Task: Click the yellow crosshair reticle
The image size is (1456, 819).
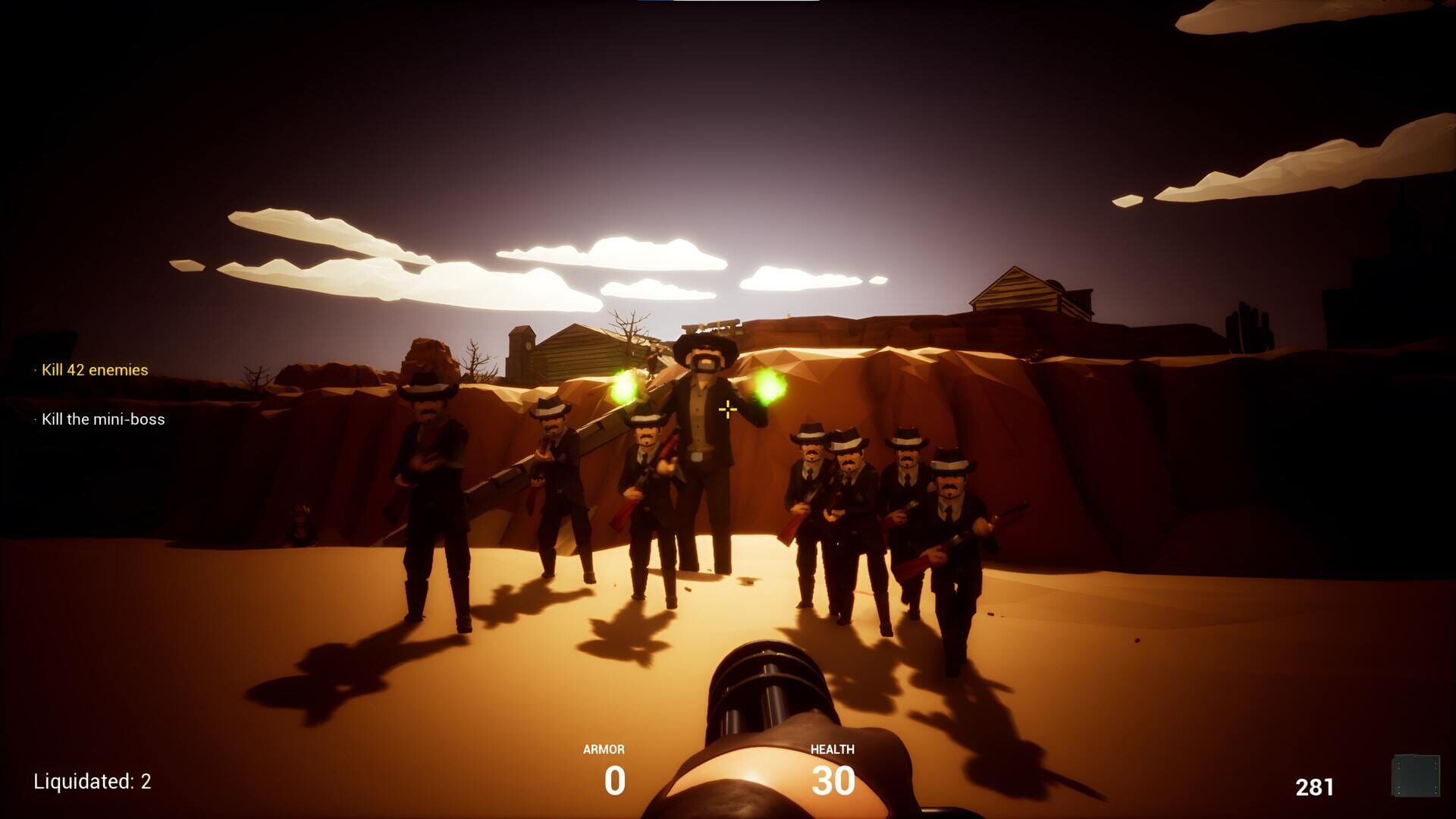Action: (x=728, y=409)
